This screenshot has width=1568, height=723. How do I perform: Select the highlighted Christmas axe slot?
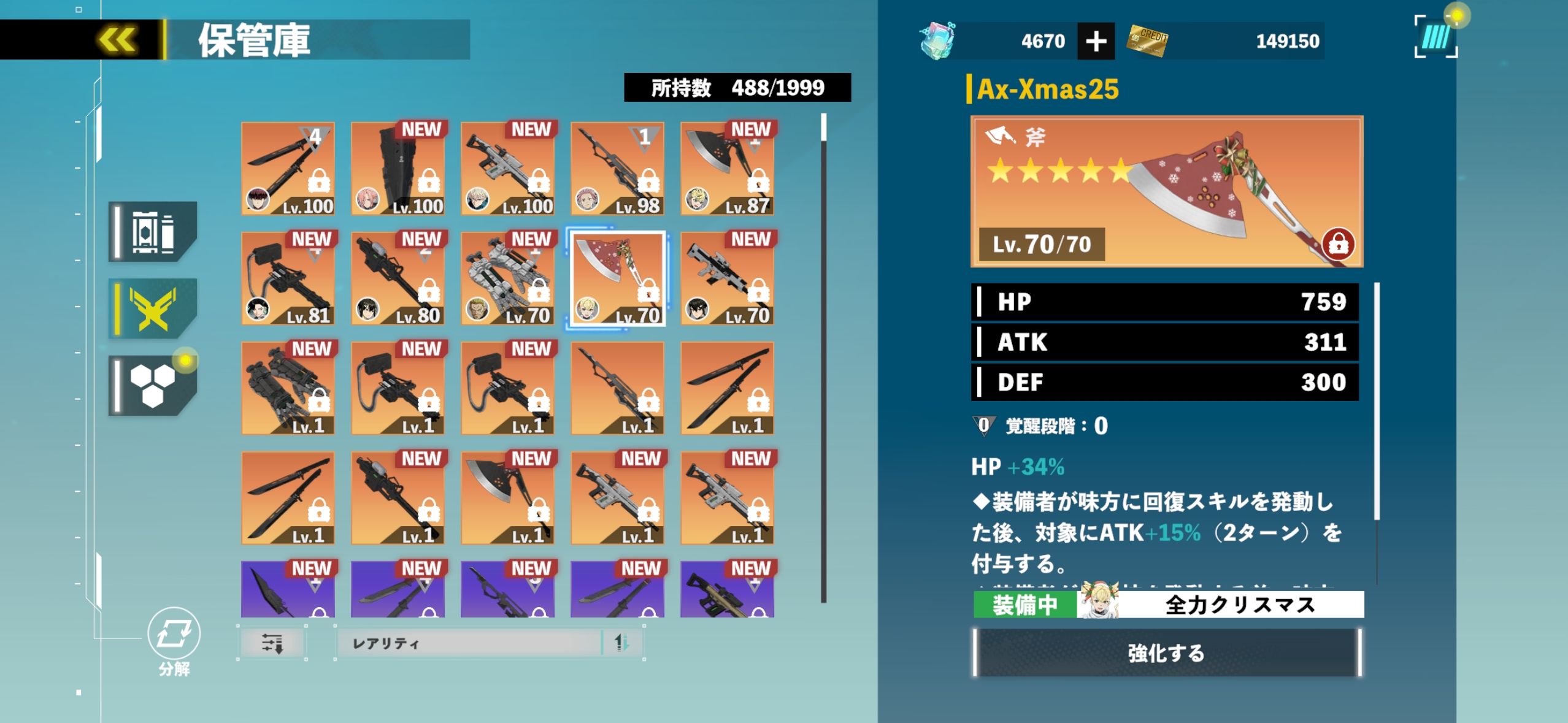click(617, 278)
